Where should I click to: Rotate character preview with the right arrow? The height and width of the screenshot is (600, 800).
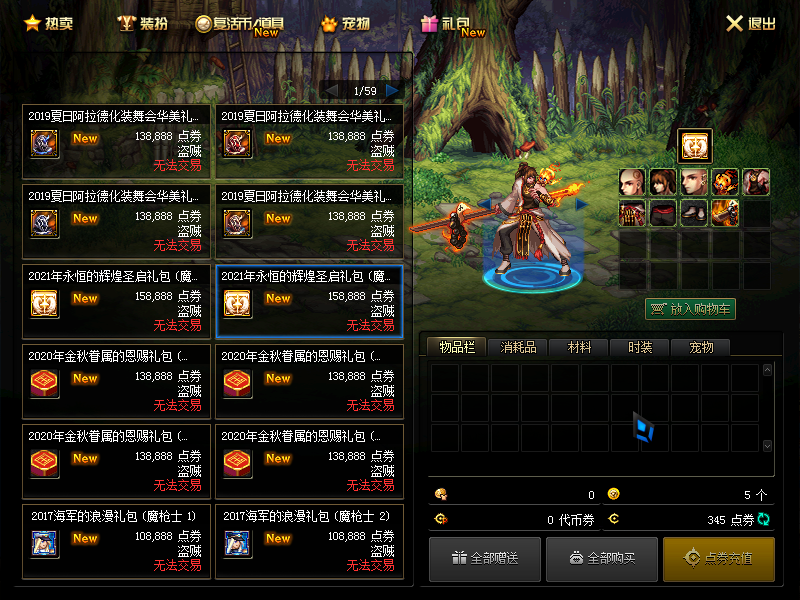(581, 204)
